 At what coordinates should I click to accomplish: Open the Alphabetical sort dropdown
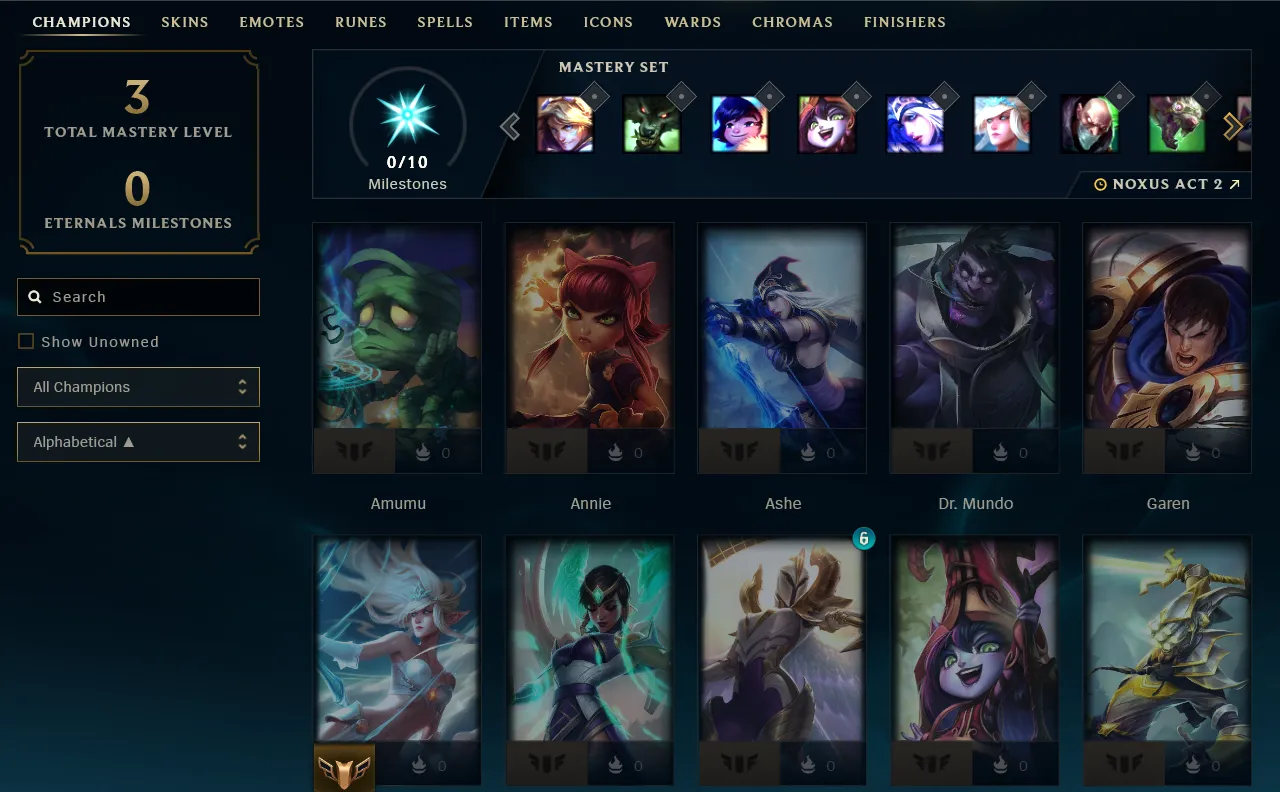[138, 442]
